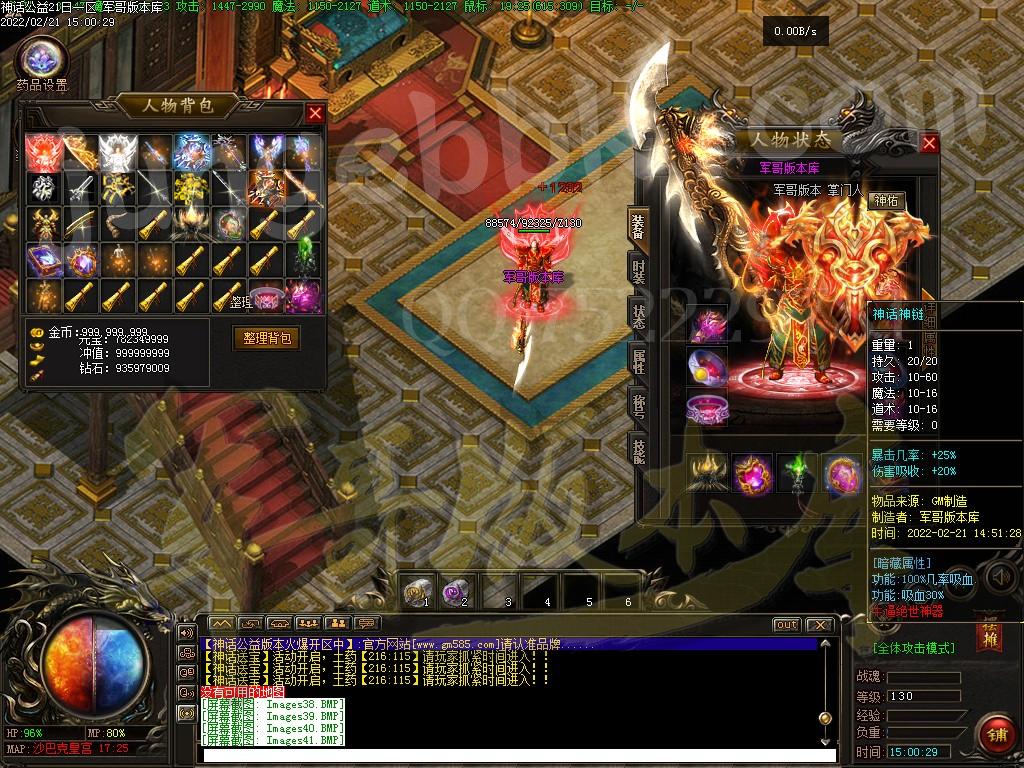Select the equipped pink bracelet ring slot

click(707, 409)
